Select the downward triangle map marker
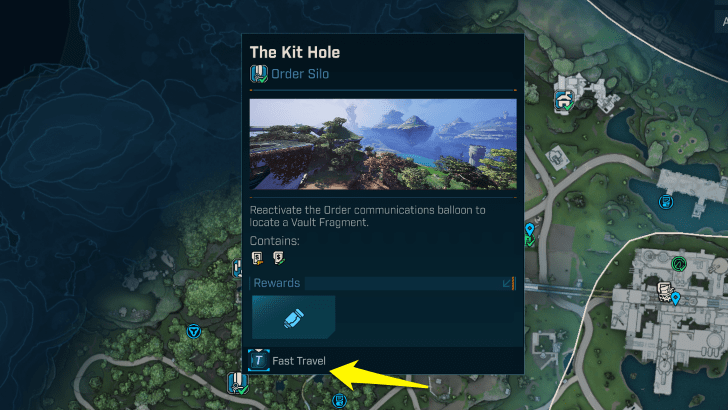 click(193, 331)
